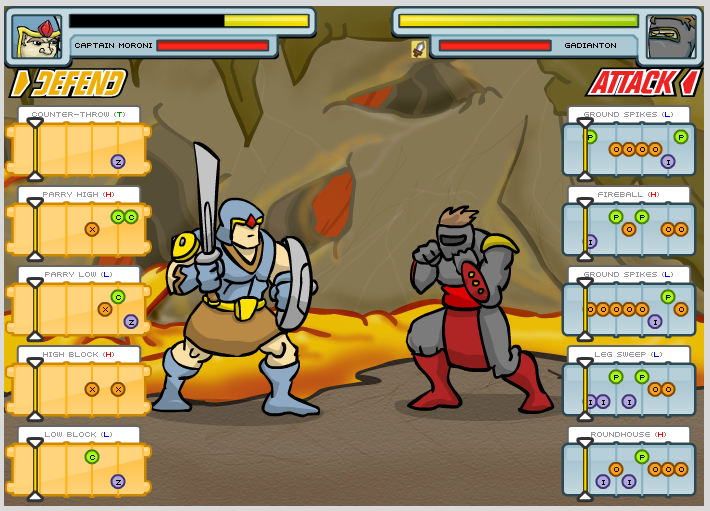Click the sword icon beside Gadianton's red bar

point(419,48)
